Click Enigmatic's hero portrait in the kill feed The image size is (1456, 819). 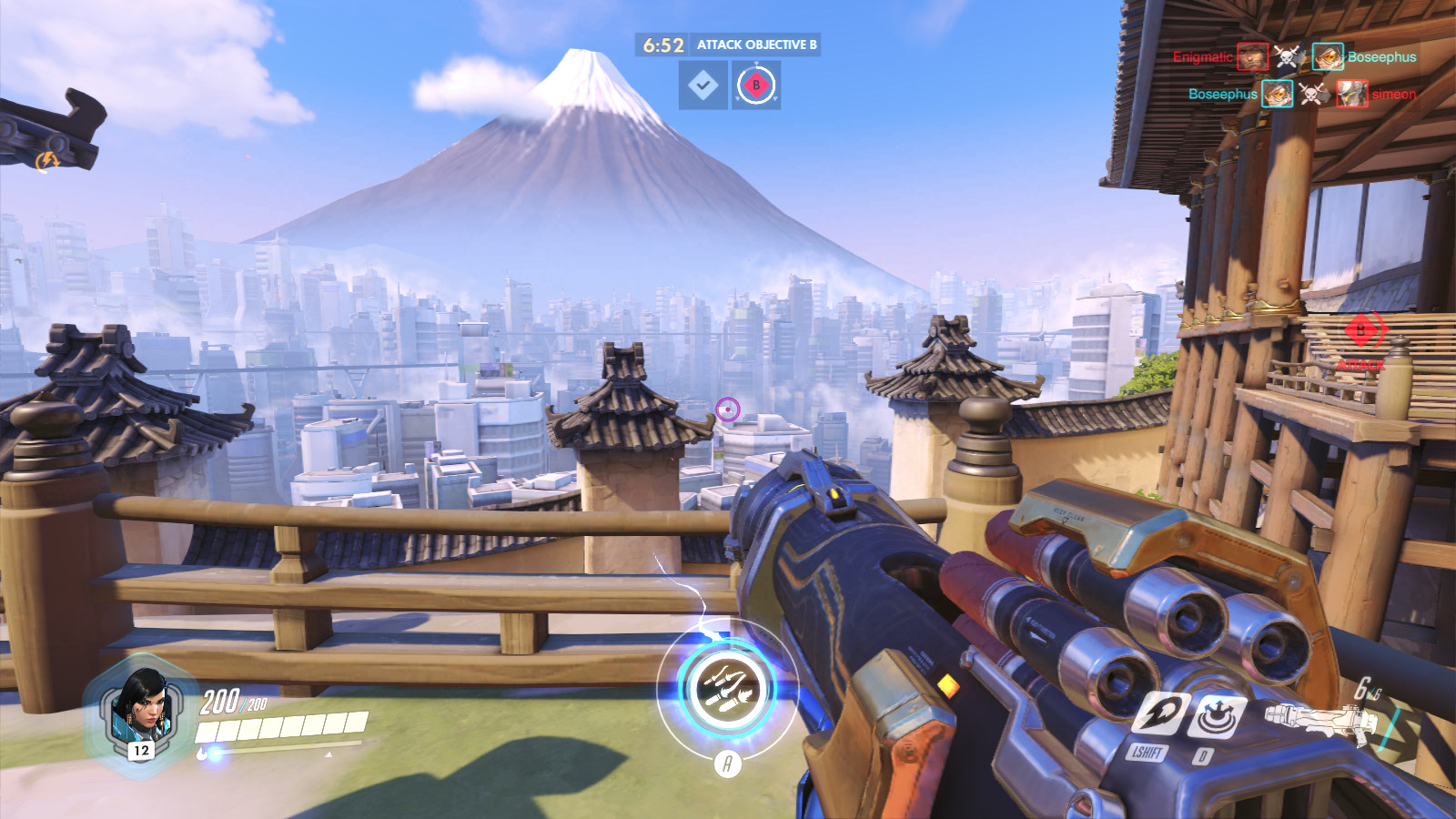coord(1252,56)
